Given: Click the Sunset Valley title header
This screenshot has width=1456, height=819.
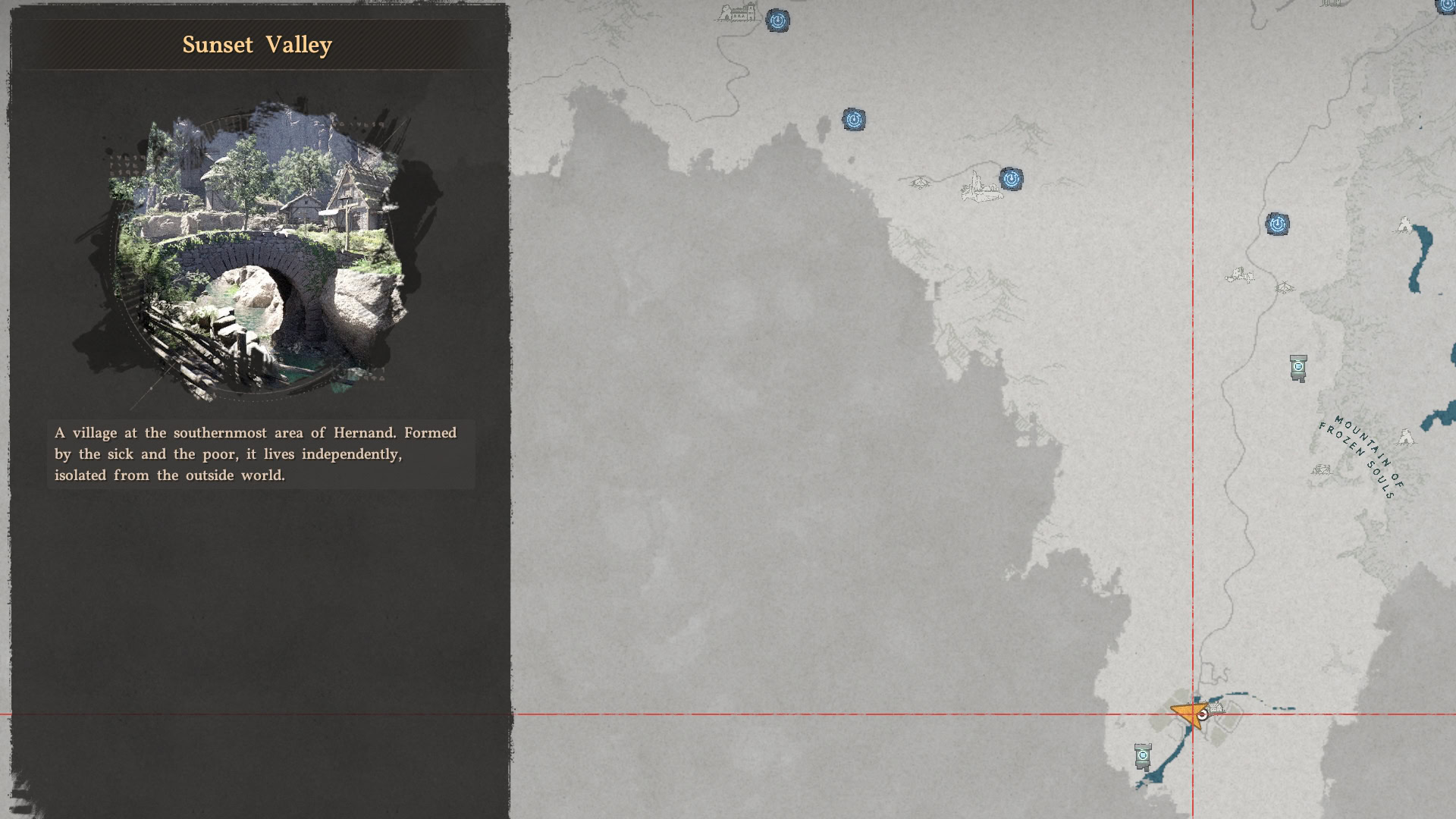Looking at the screenshot, I should [x=256, y=45].
